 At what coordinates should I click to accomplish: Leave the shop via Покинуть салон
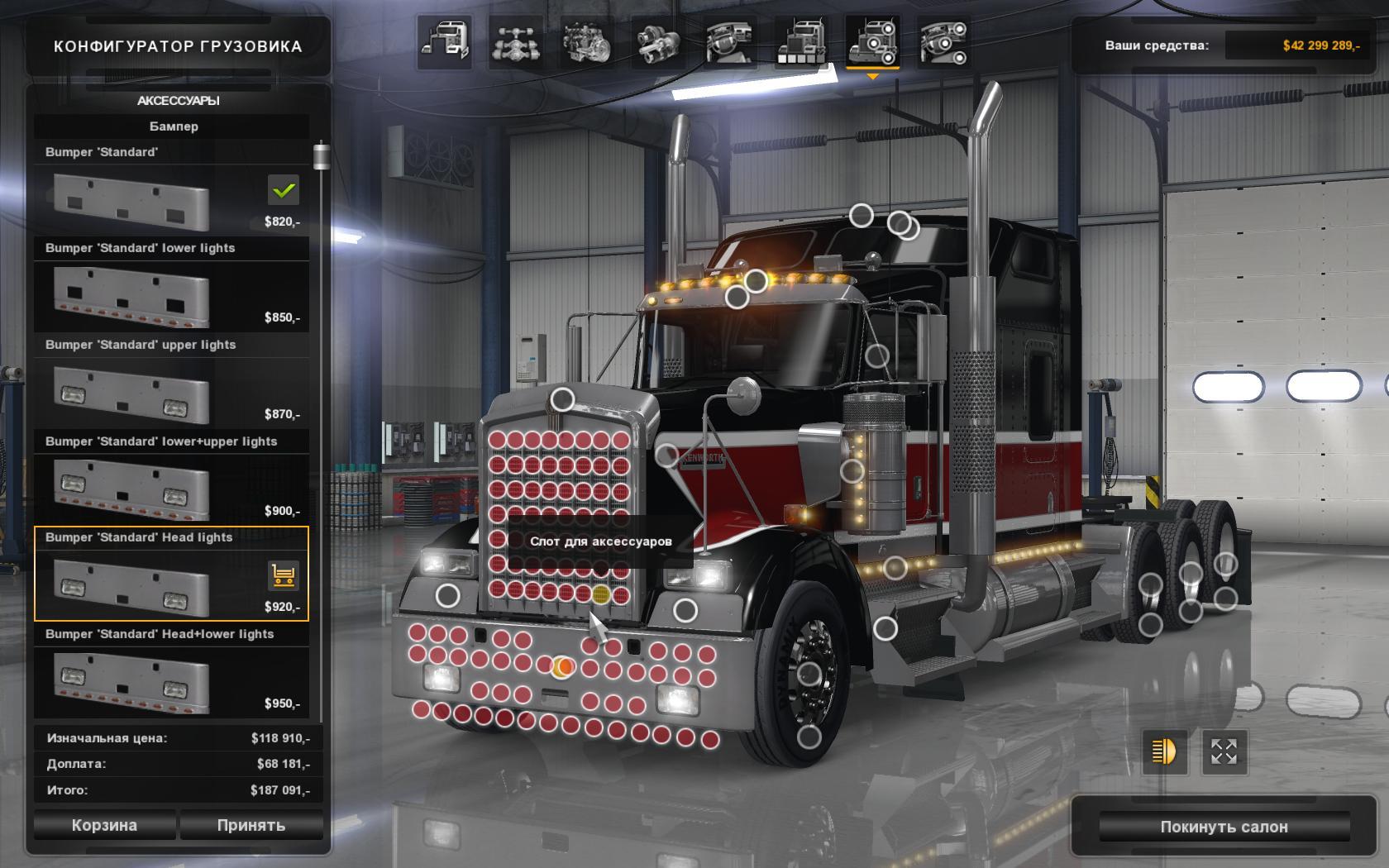coord(1224,827)
